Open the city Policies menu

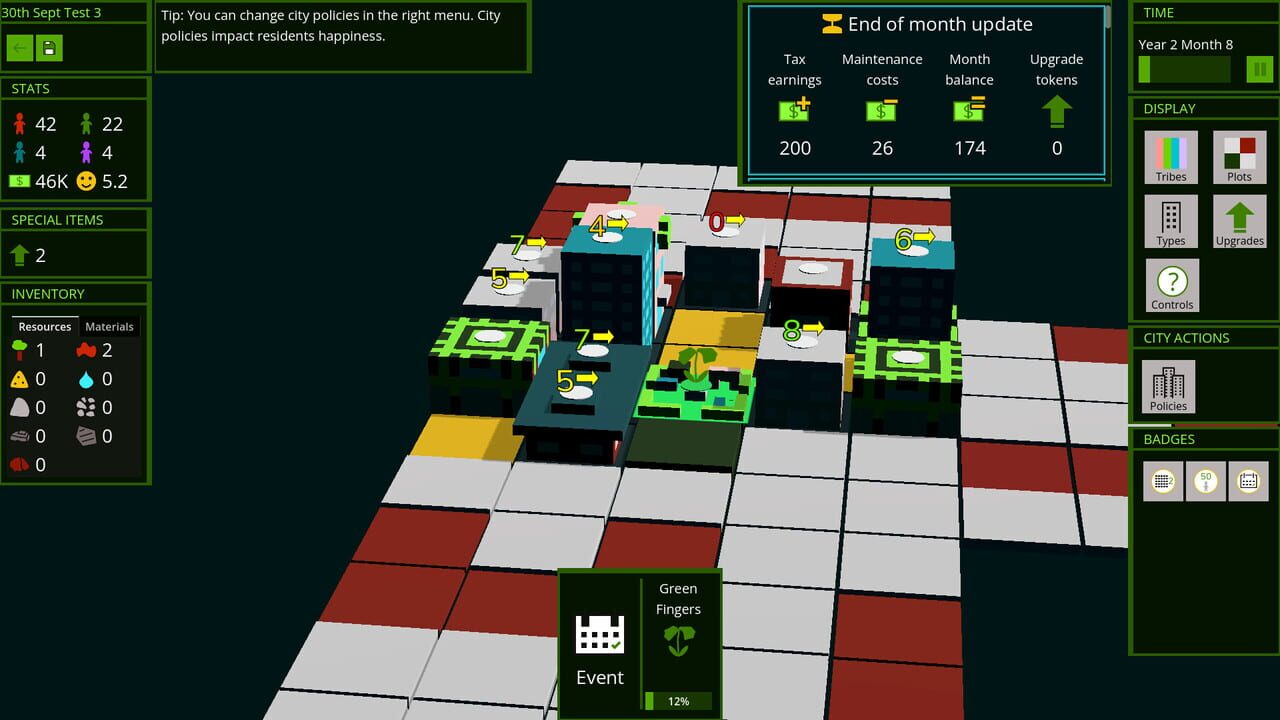point(1167,387)
